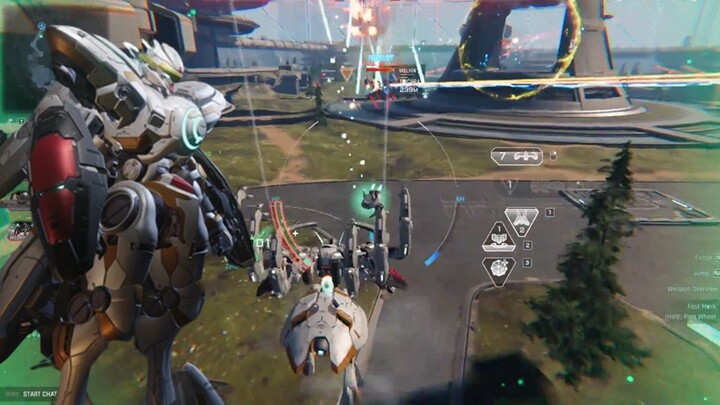
Task: Click the Start Chat prompt box
Action: point(38,394)
